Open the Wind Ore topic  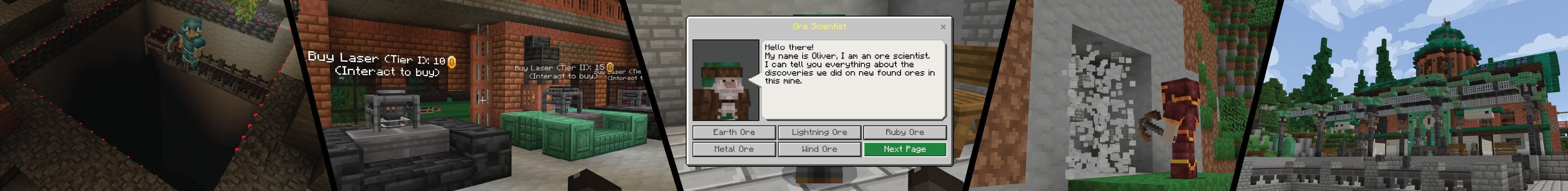click(x=819, y=149)
